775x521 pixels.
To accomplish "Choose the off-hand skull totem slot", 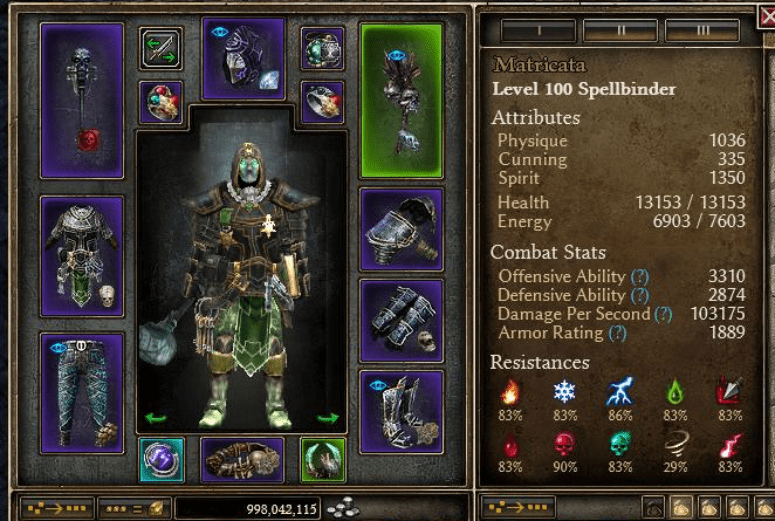I will coord(401,100).
